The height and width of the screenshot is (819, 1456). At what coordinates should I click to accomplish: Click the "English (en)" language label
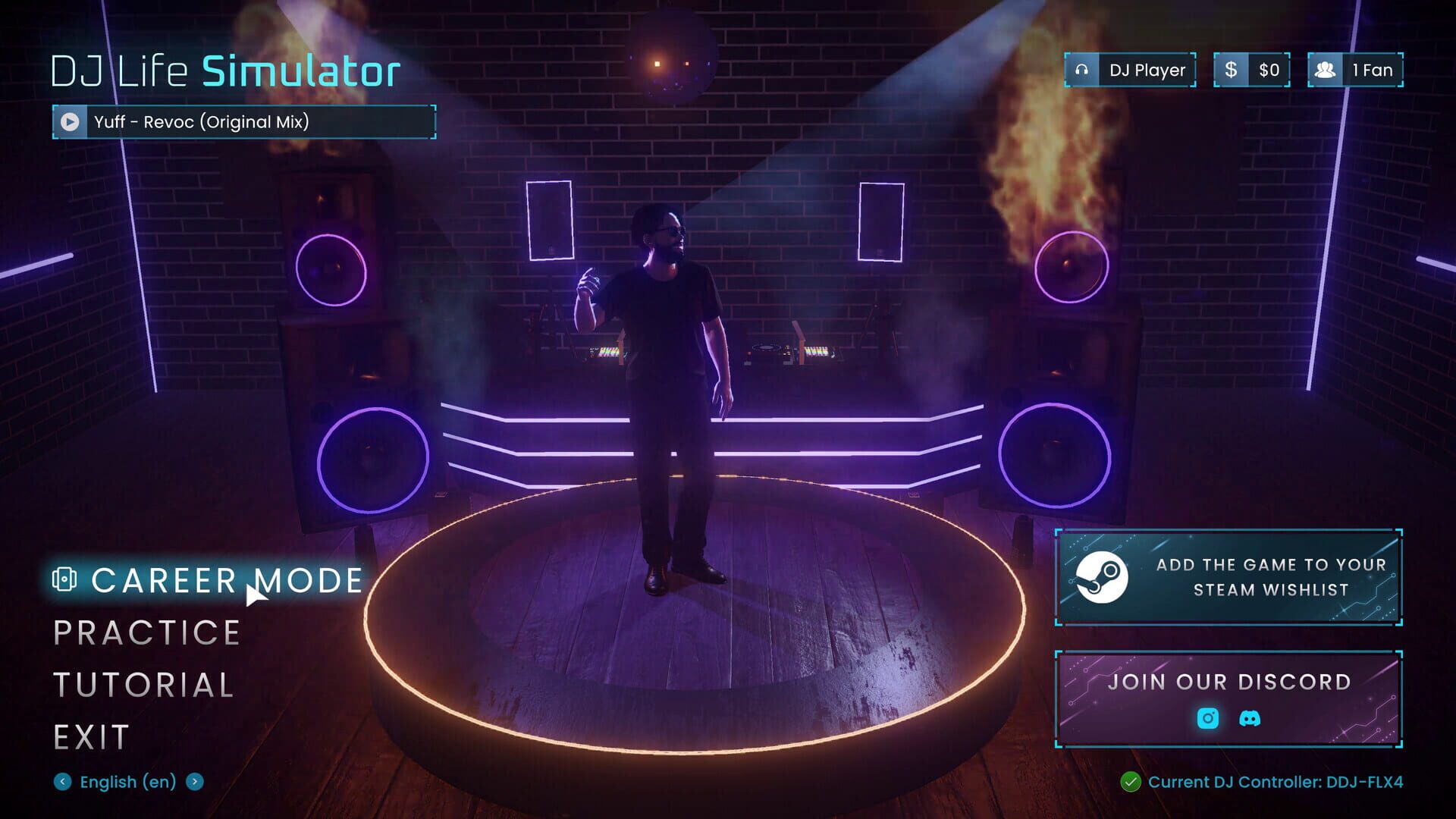tap(127, 782)
